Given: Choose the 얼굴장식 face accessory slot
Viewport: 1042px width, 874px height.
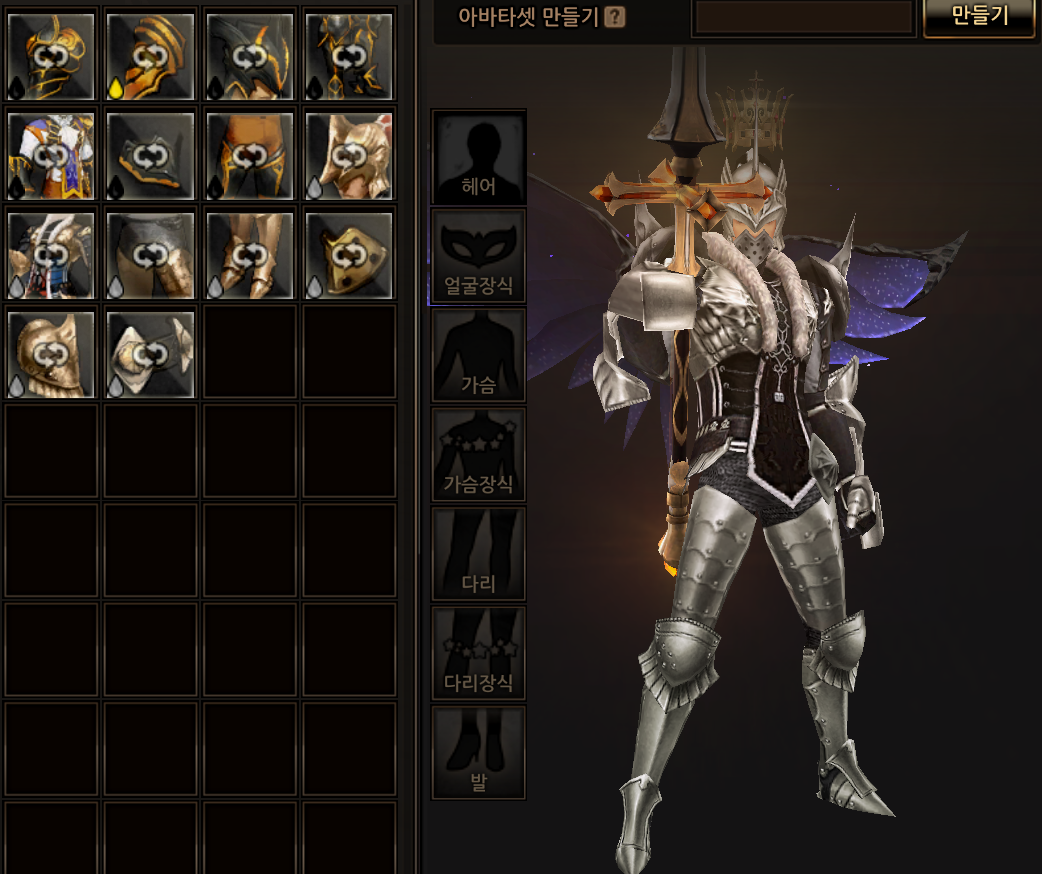Looking at the screenshot, I should point(479,256).
